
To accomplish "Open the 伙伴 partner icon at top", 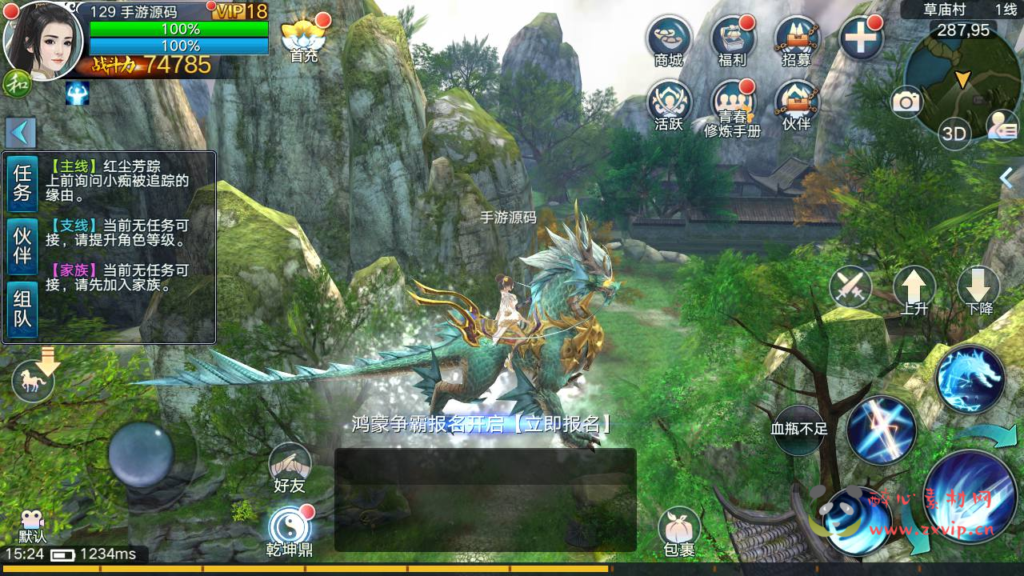I will [x=797, y=104].
